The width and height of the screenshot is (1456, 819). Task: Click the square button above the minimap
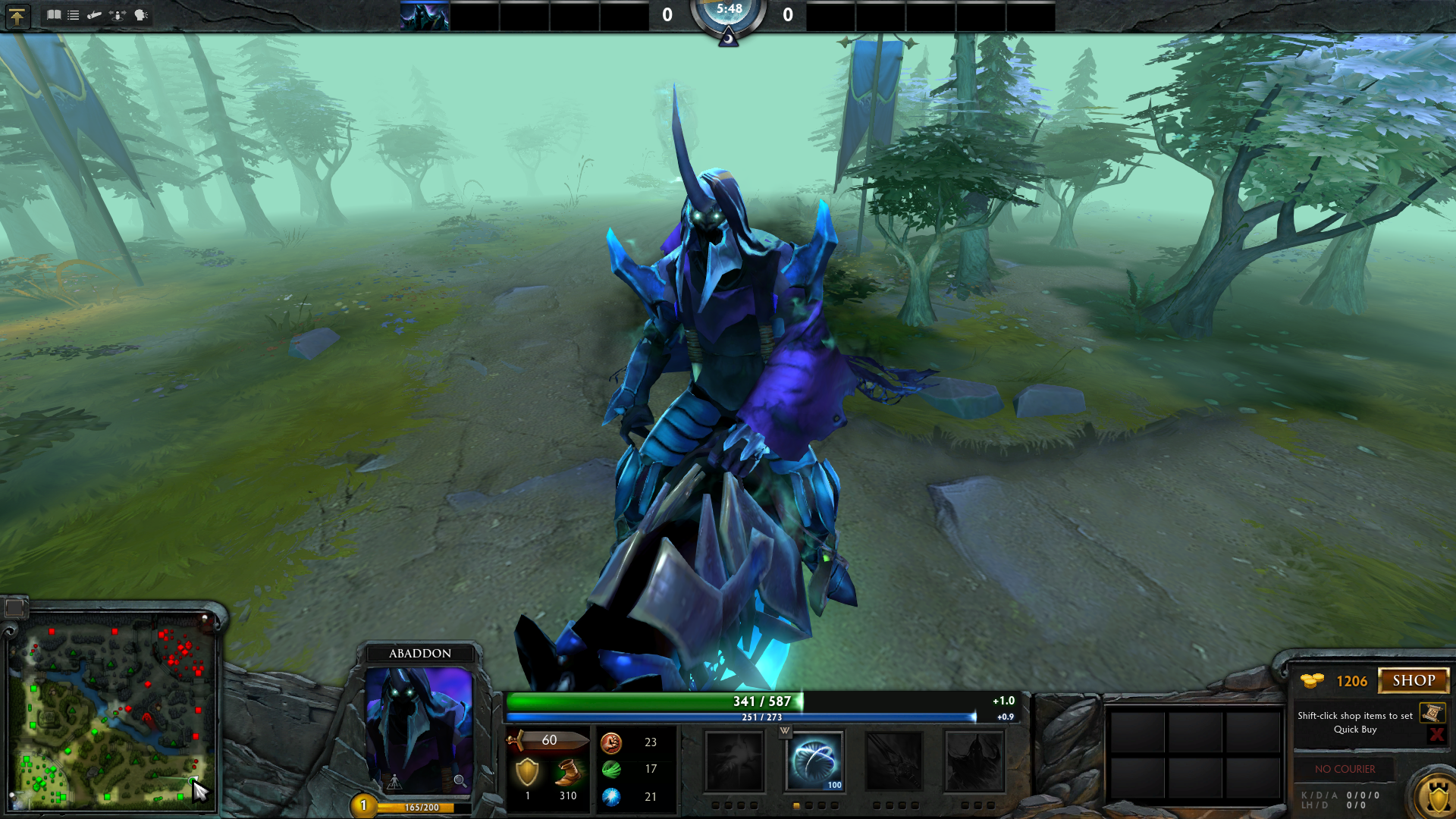coord(14,607)
